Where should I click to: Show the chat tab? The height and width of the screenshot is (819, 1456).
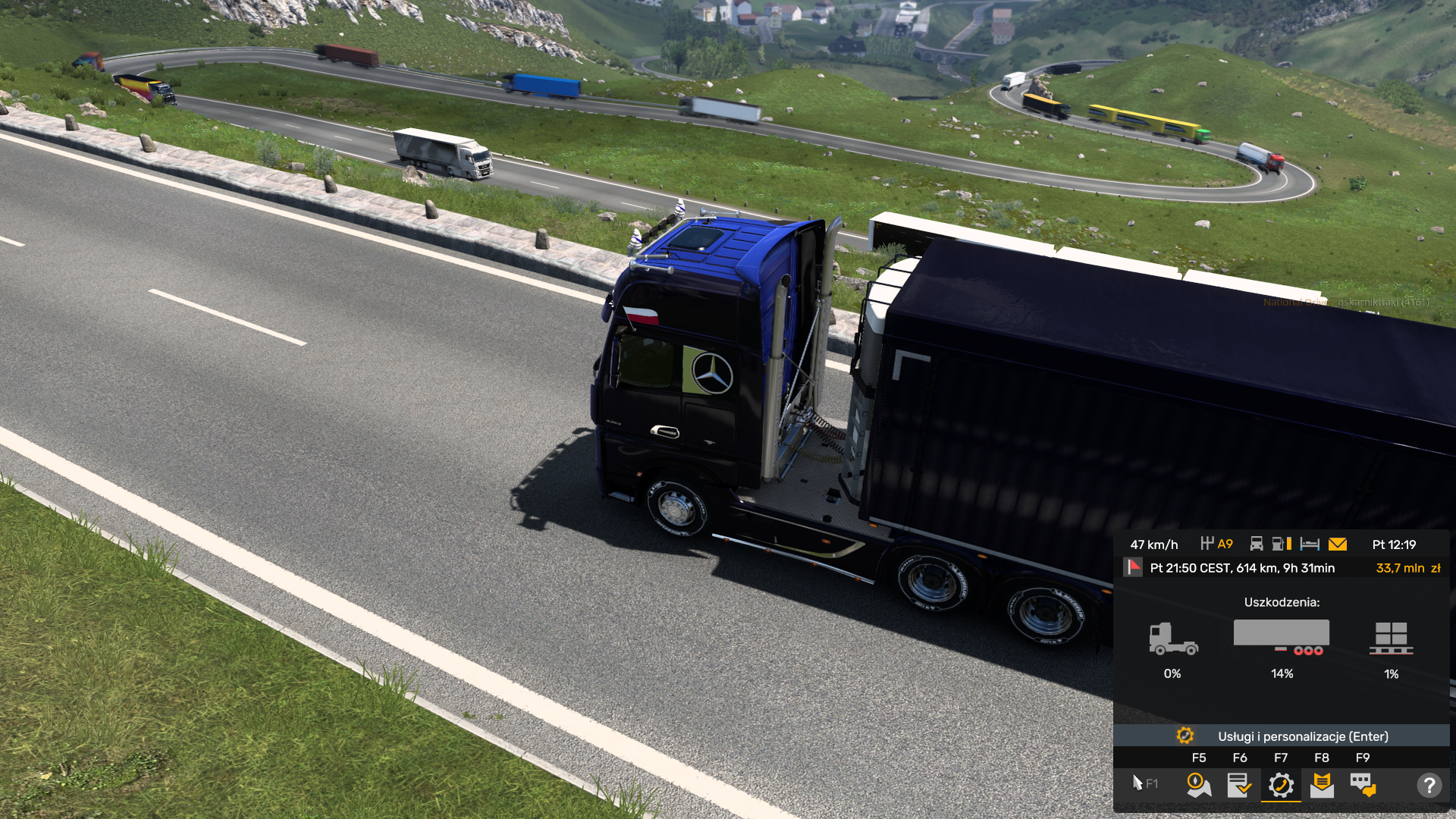1363,785
